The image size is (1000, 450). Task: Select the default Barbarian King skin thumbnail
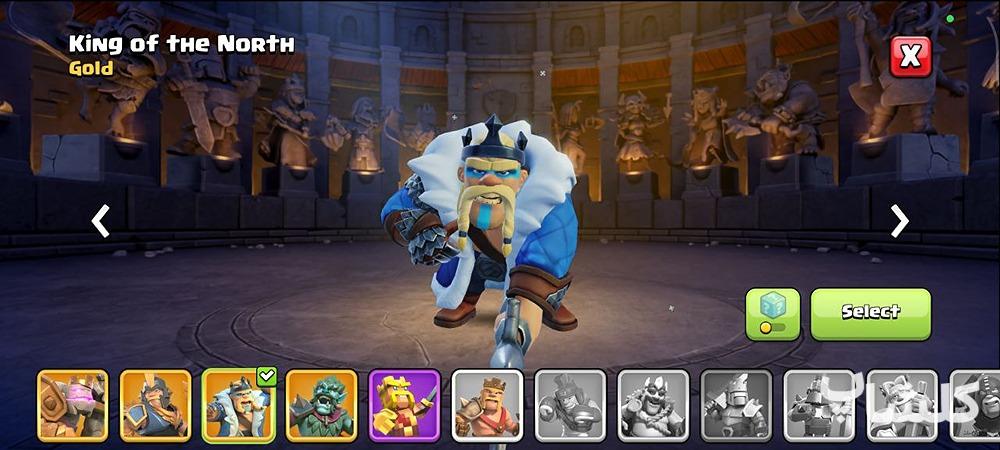[487, 405]
